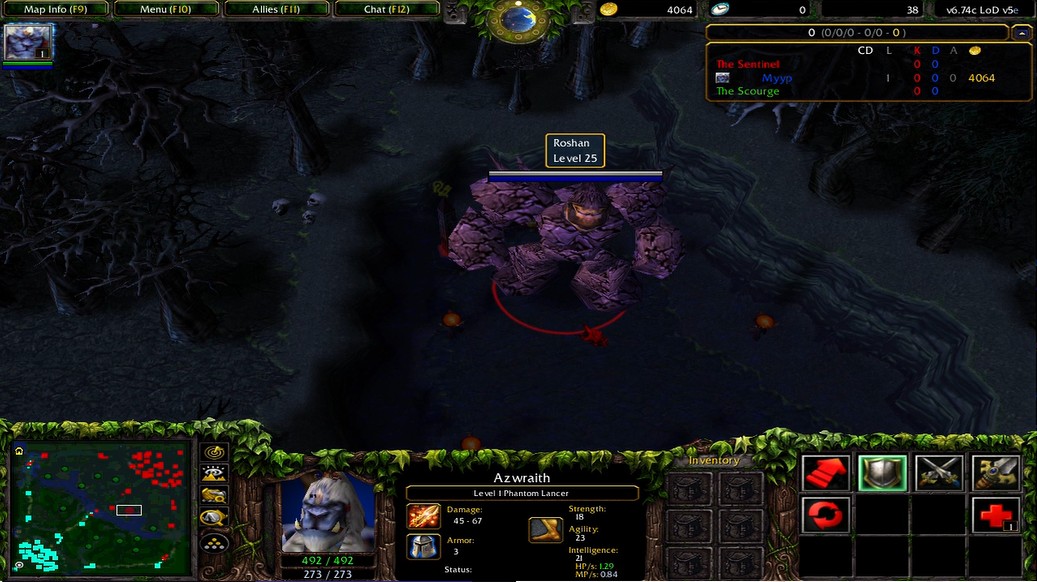The height and width of the screenshot is (582, 1037).
Task: Open the Chat (F12) log
Action: click(386, 10)
